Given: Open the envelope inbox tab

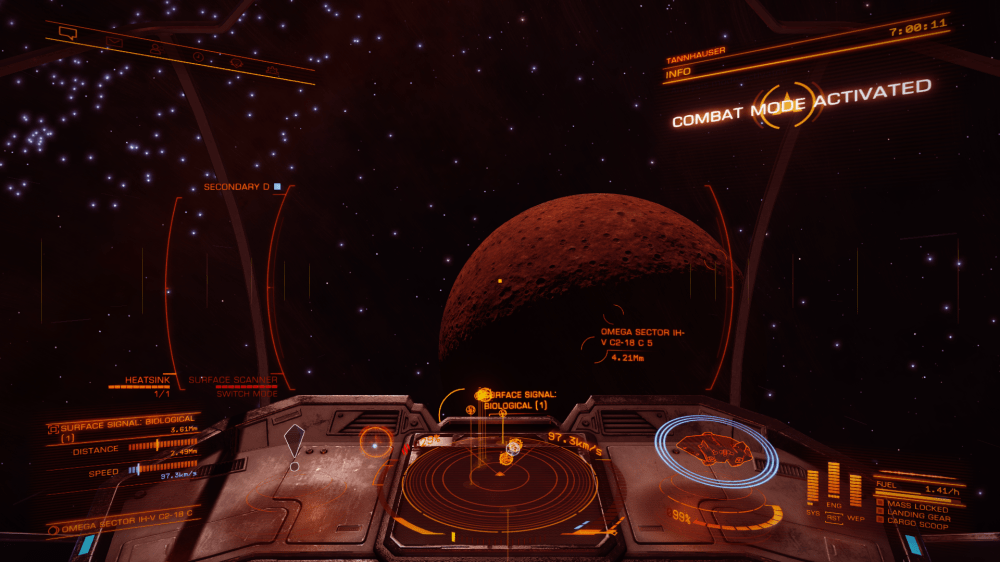Looking at the screenshot, I should tap(113, 41).
